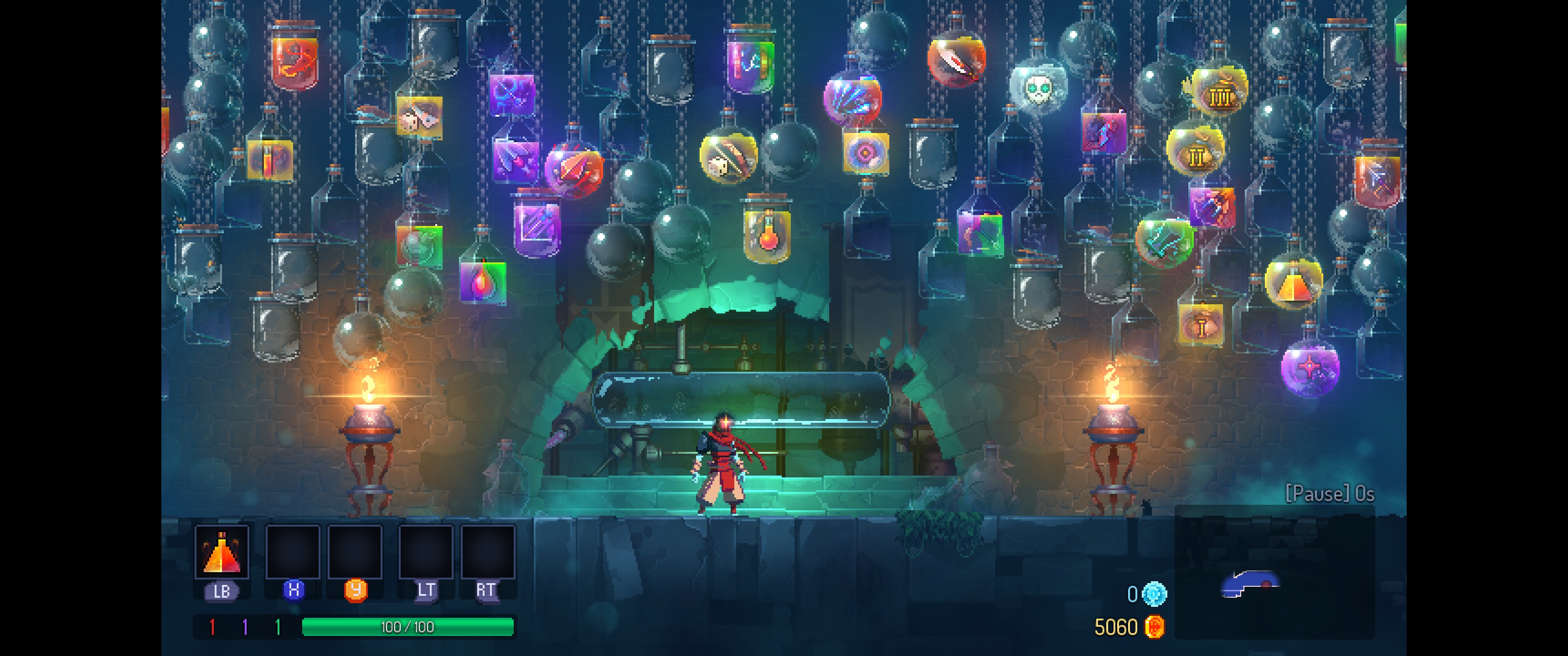Open the minimap panel
This screenshot has height=656, width=1568.
1274,572
